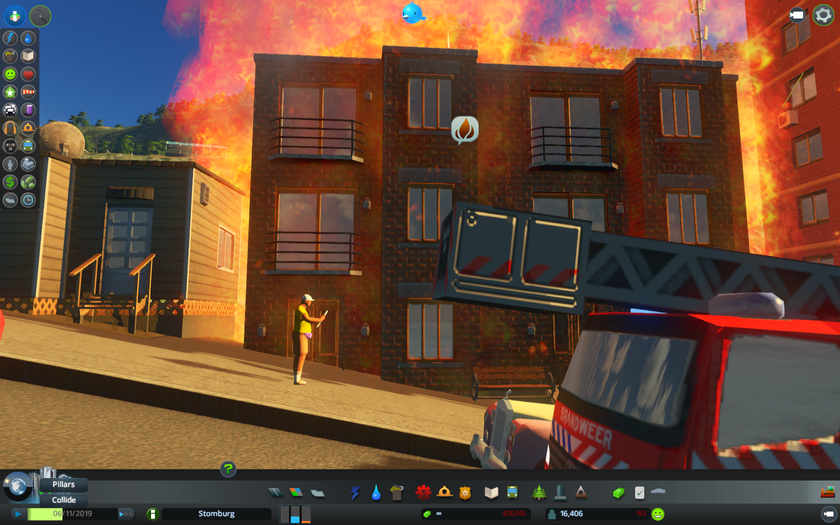Open the electricity info view

coord(10,38)
